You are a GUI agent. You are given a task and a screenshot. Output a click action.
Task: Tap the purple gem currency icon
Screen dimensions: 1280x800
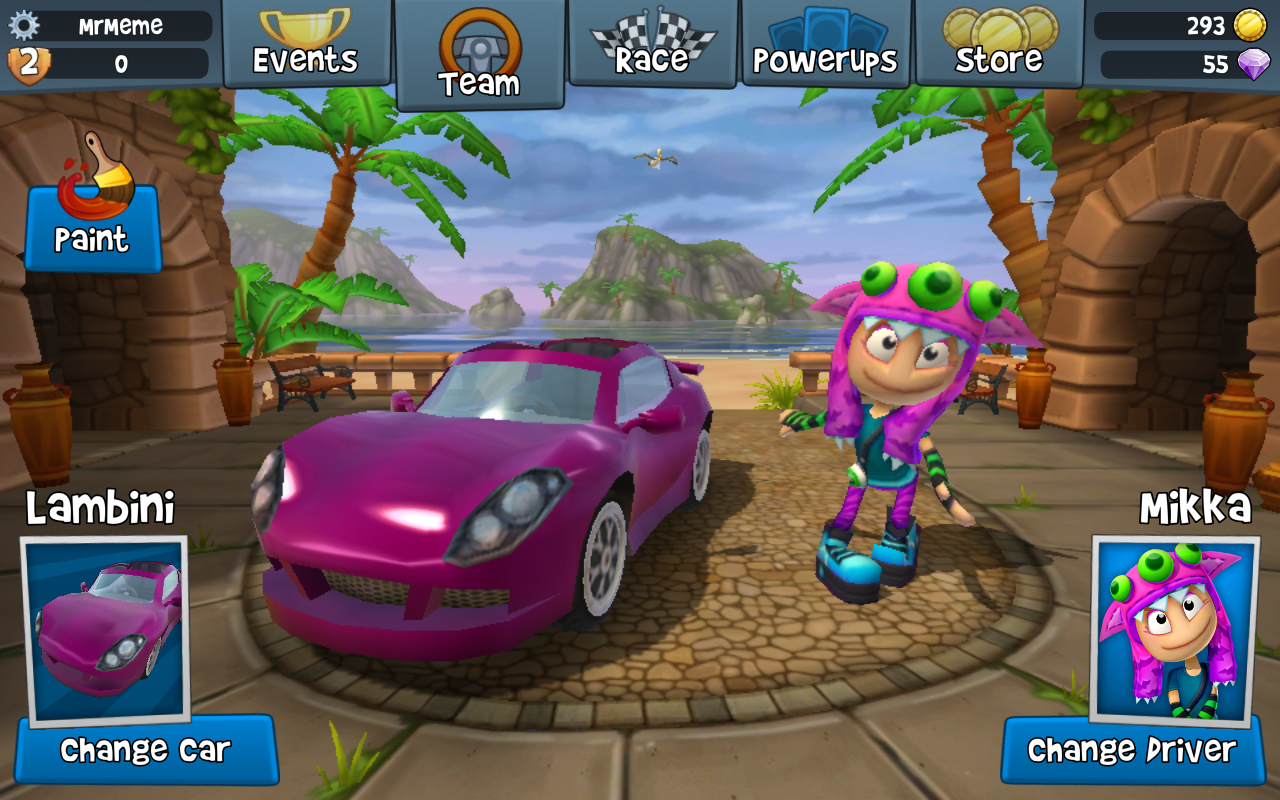[1252, 65]
